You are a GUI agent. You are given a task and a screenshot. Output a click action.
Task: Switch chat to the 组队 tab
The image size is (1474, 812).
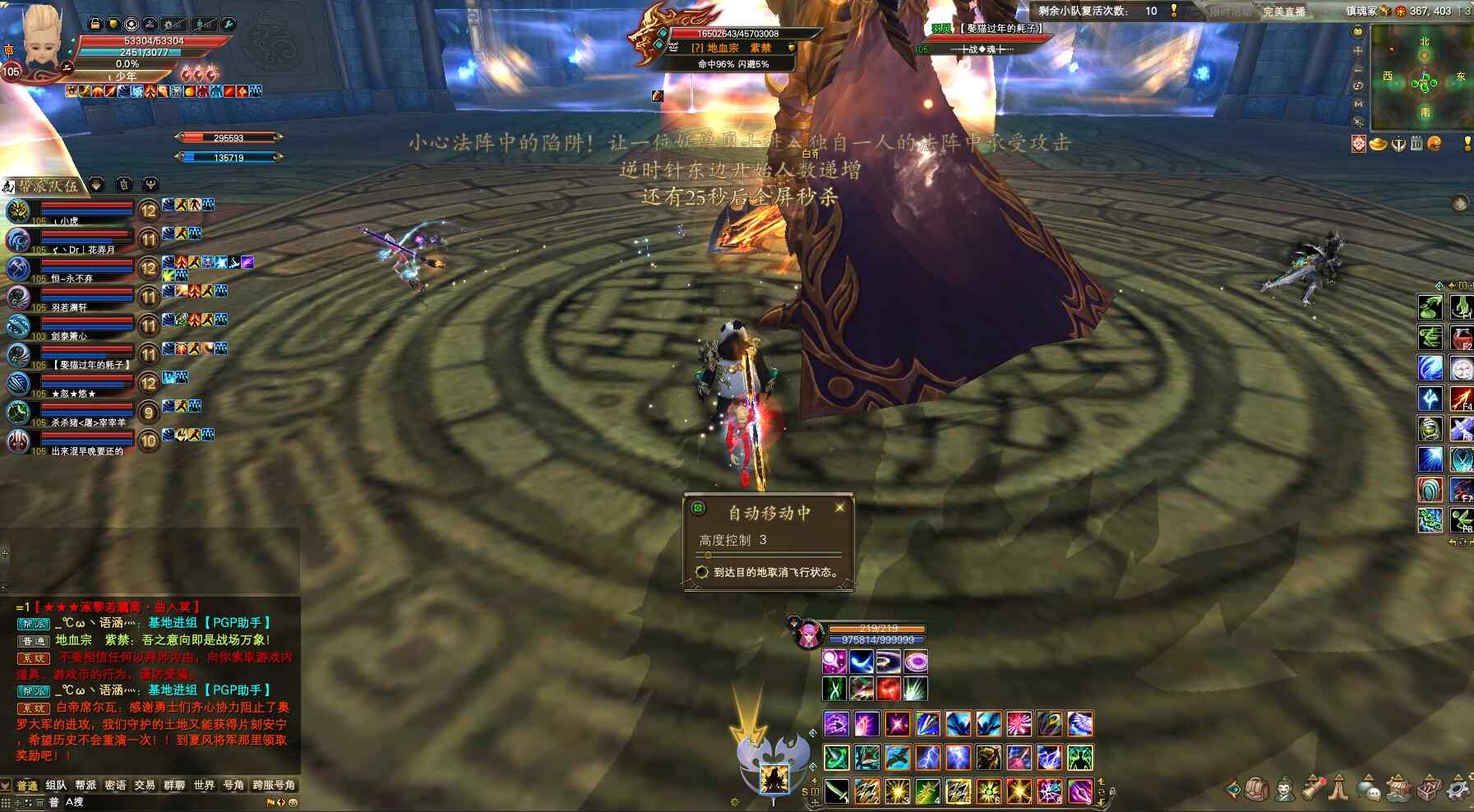(x=56, y=785)
